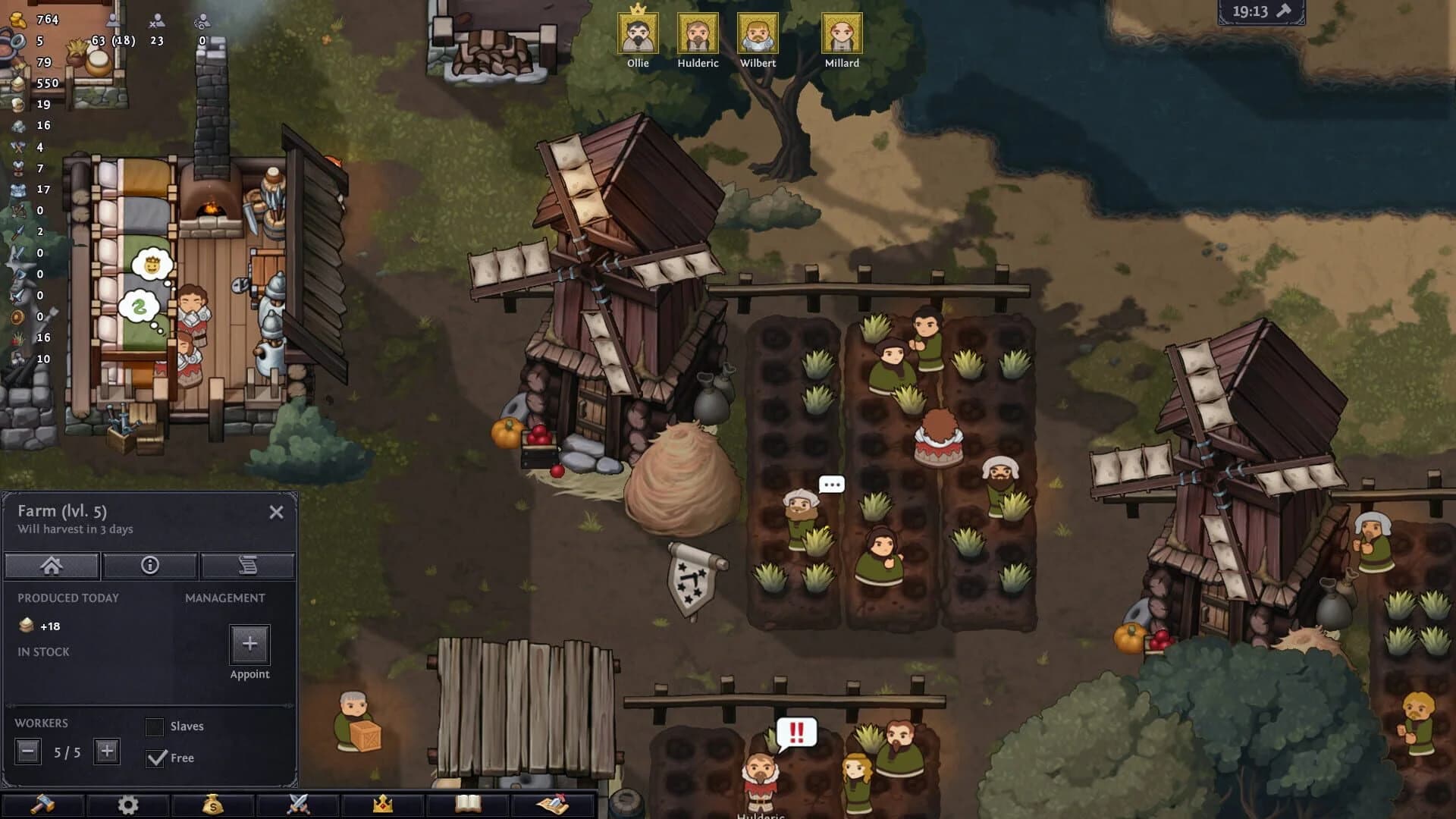View the scroll tab in the Farm panel
The width and height of the screenshot is (1456, 819).
point(248,564)
